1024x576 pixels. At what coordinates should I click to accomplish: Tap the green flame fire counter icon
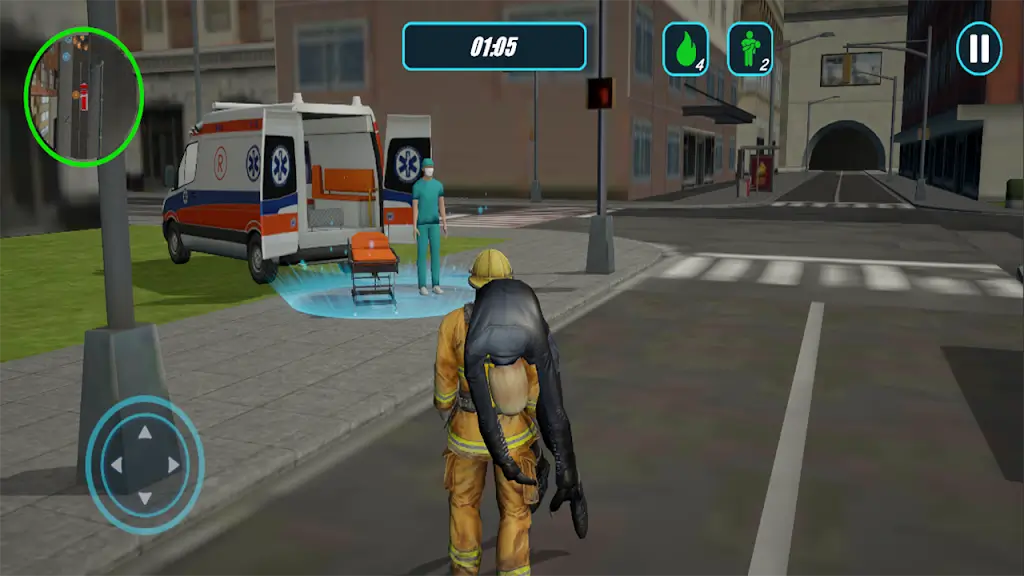pyautogui.click(x=685, y=49)
